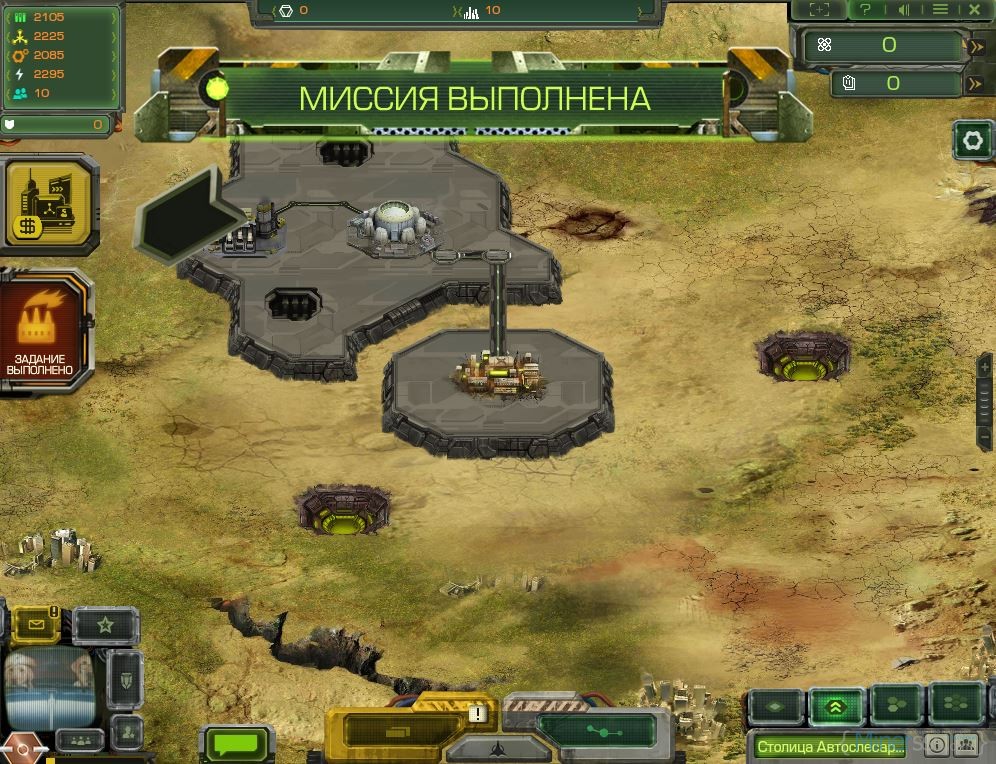Toggle the sound speaker icon

[904, 10]
